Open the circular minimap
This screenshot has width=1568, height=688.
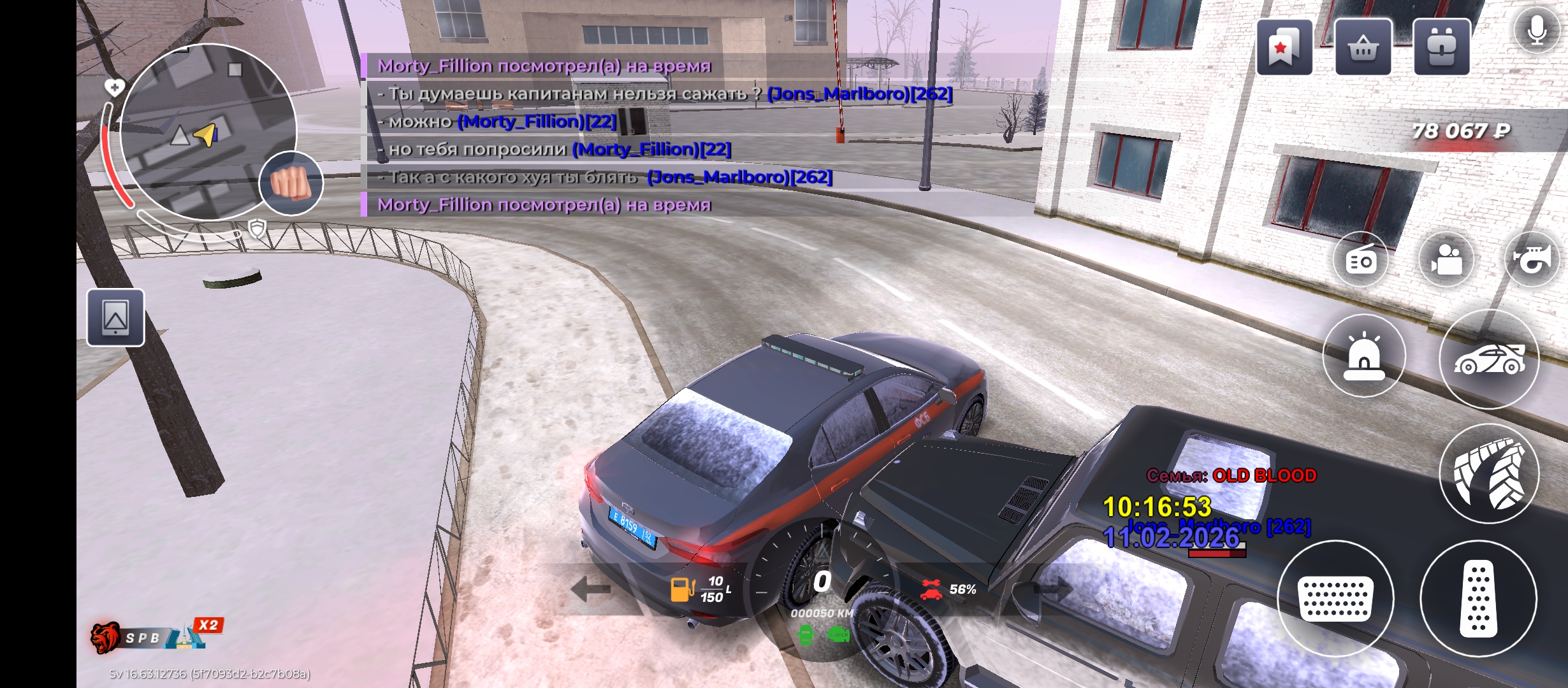(207, 132)
